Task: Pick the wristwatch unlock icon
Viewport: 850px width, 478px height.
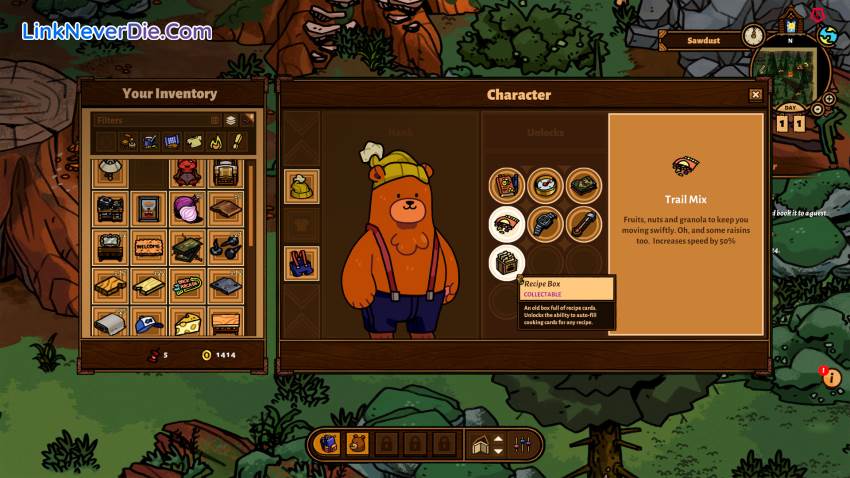Action: (545, 224)
